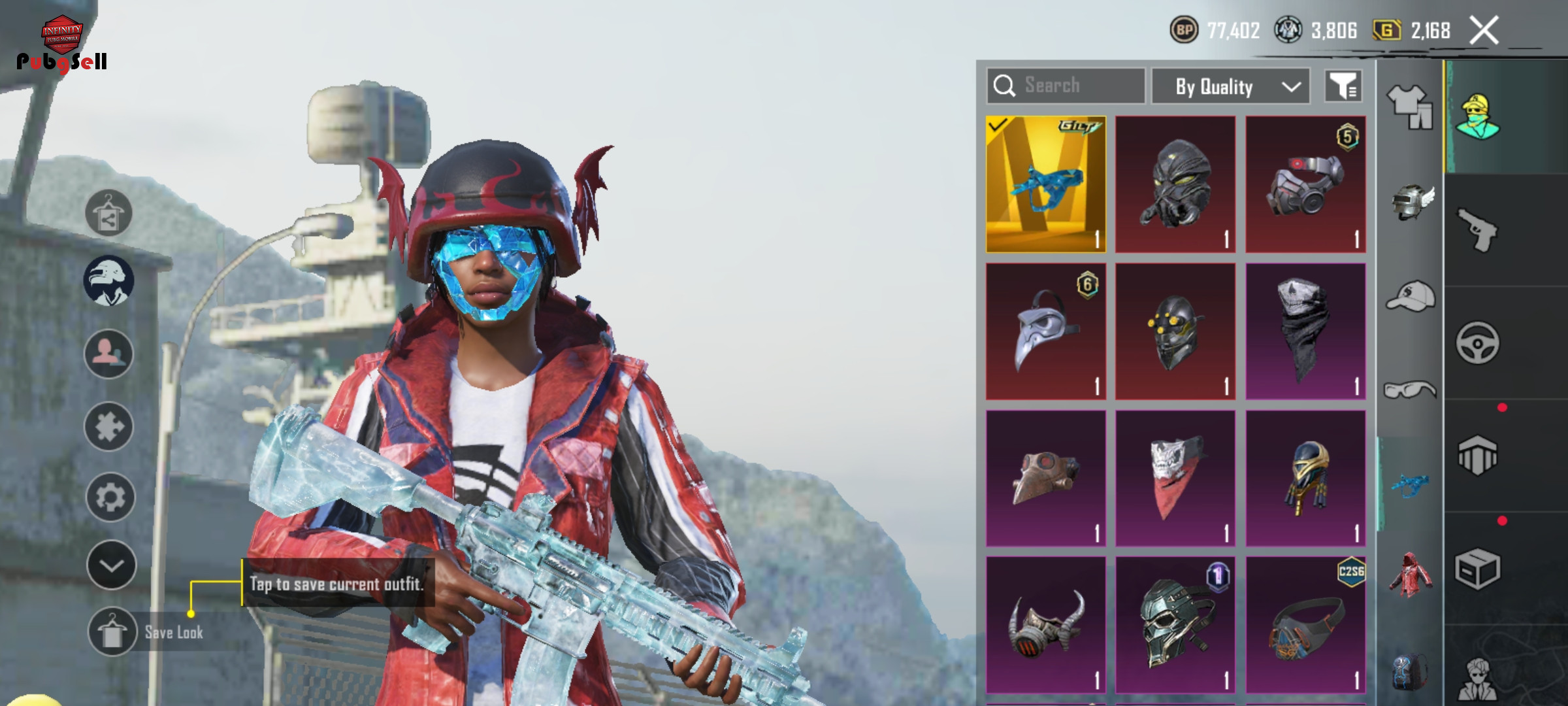Click the inventory Search field
The width and height of the screenshot is (1568, 706).
click(1066, 86)
